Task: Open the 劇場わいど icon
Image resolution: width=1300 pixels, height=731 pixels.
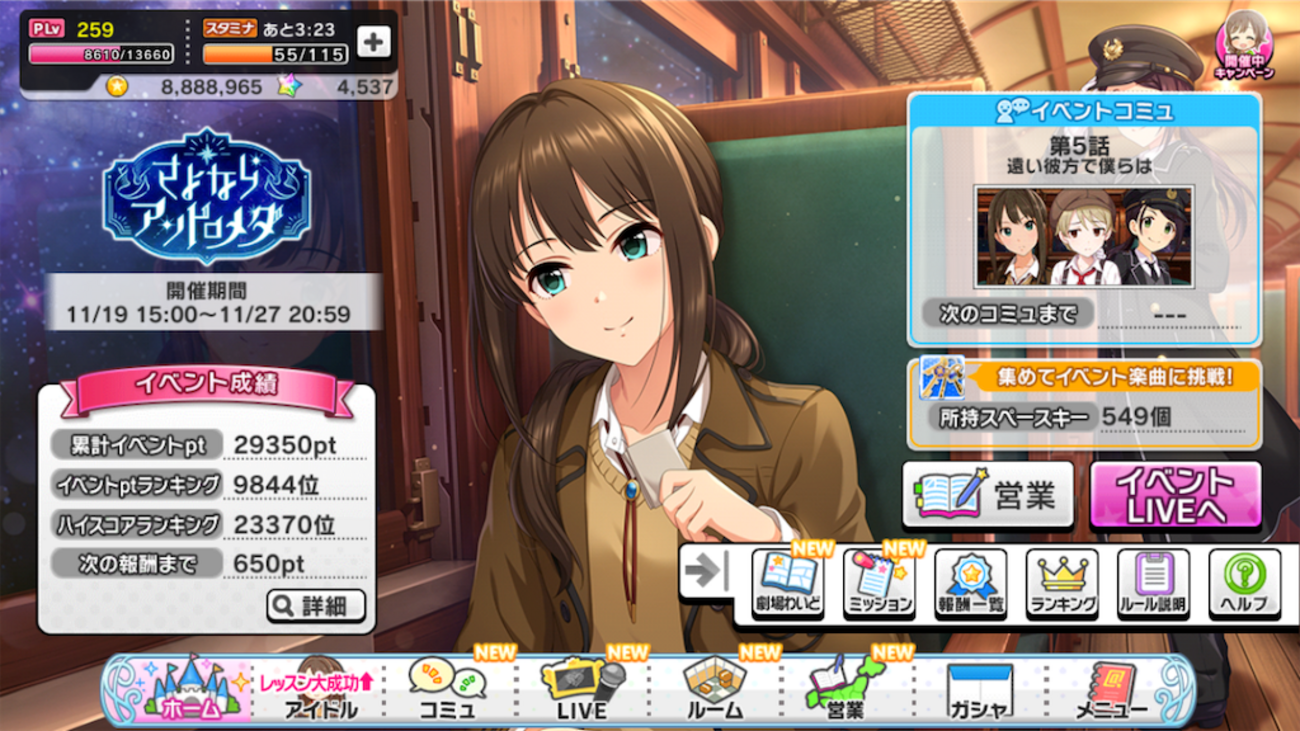Action: click(788, 583)
